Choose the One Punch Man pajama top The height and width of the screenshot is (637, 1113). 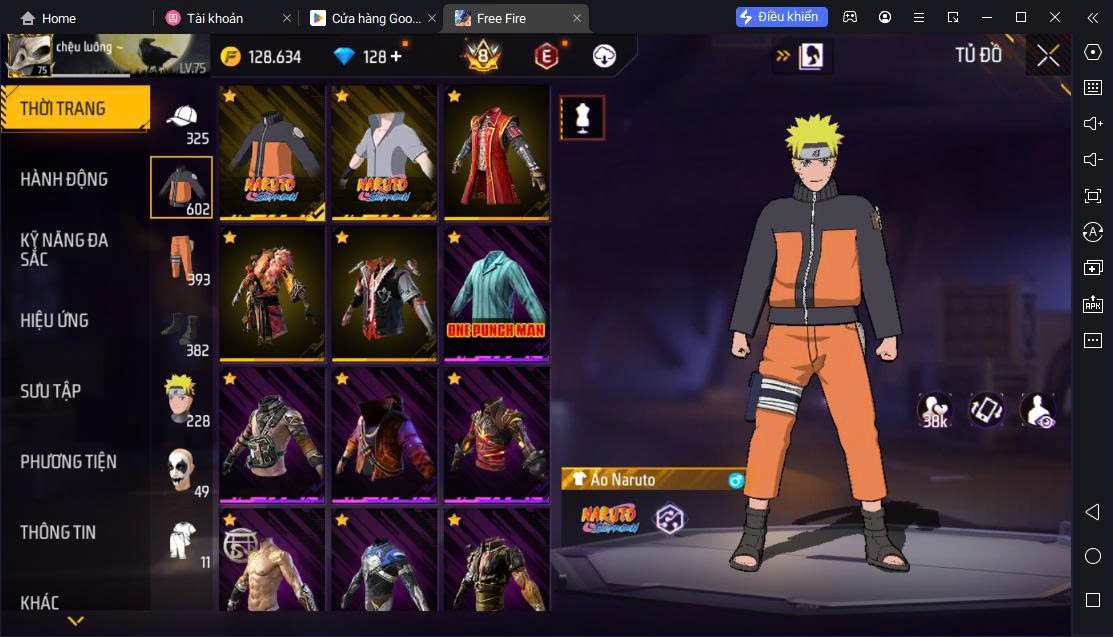496,293
